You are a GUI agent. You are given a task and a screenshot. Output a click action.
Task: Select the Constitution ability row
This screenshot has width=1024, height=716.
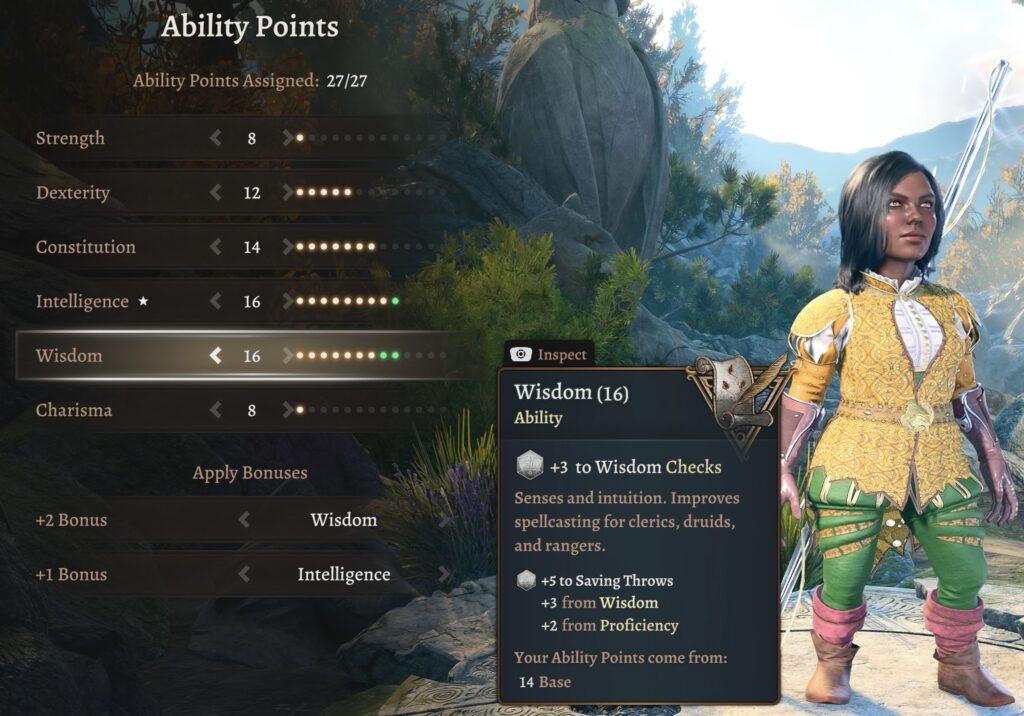85,247
